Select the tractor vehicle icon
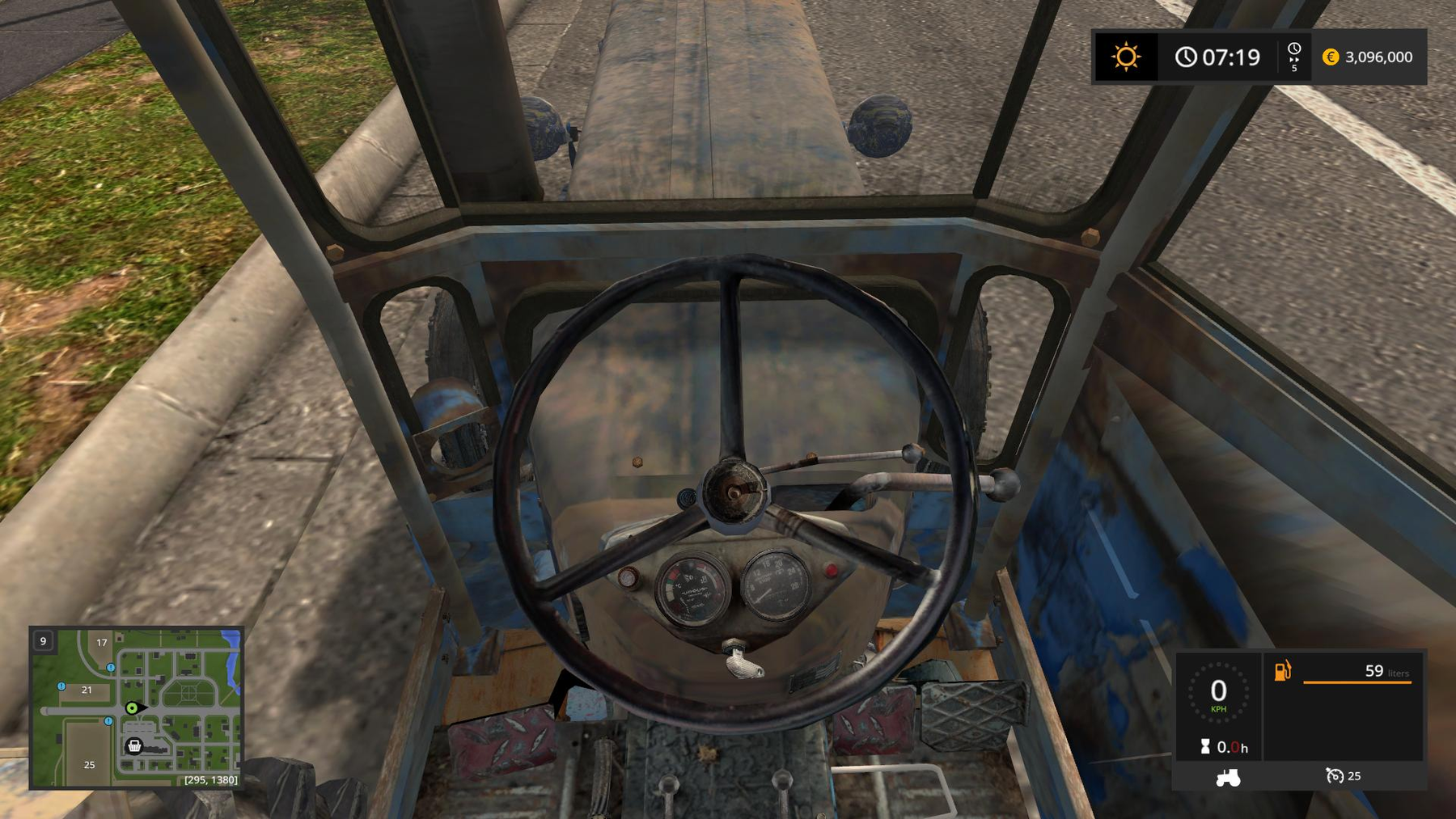This screenshot has width=1456, height=819. click(x=1228, y=777)
